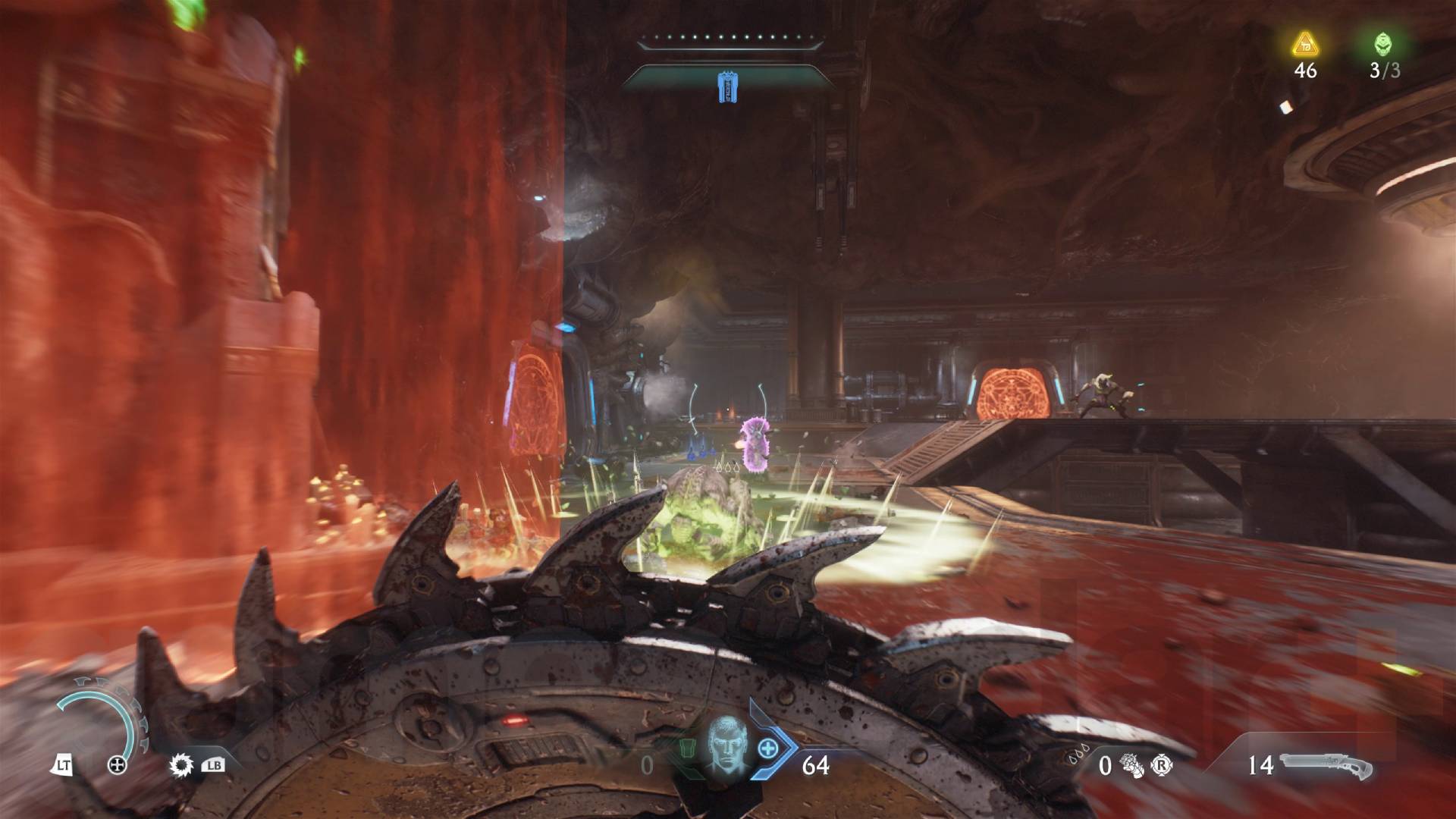Click the gold triangle currency icon
Screen dimensions: 1456x819
1305,45
